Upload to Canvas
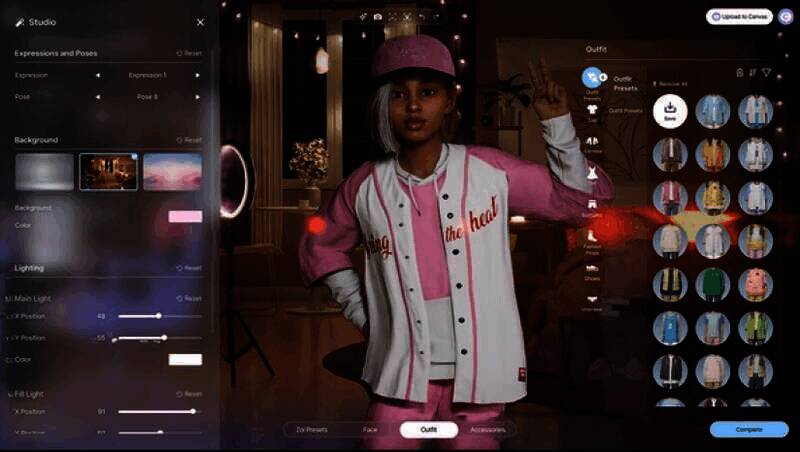 (x=740, y=17)
